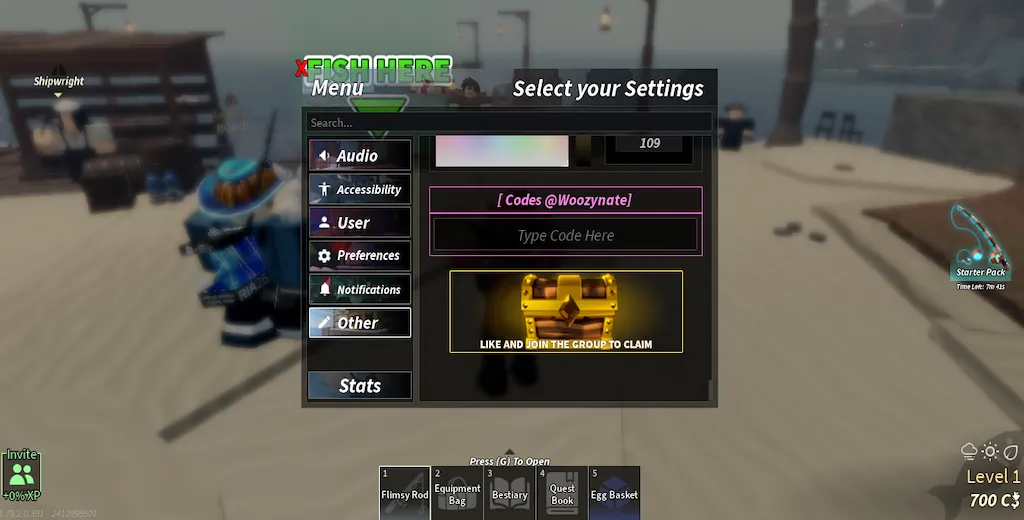Open the Bestiary from the hotbar
Screen dimensions: 1024x520
[509, 492]
